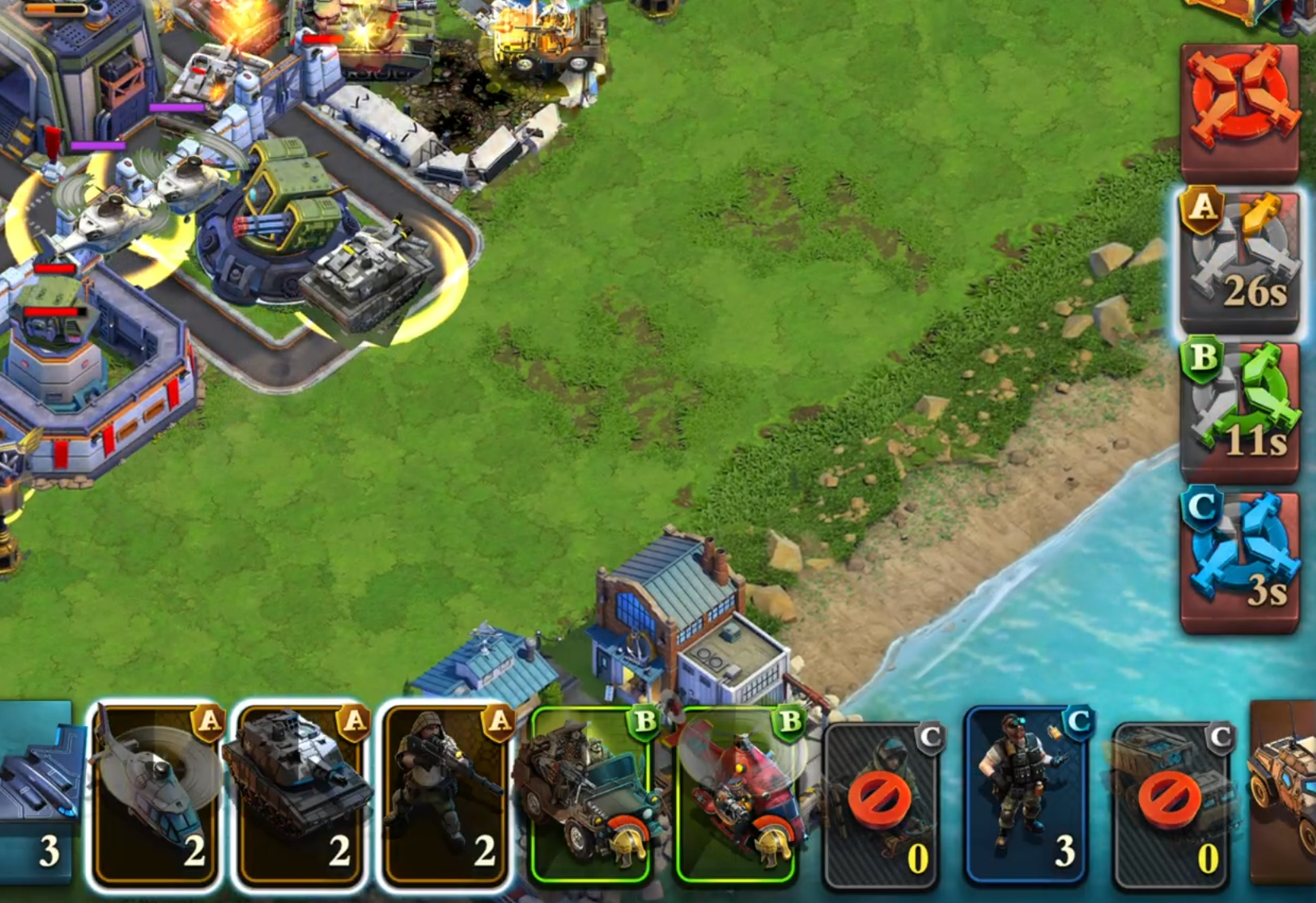Select the red gyrocopter card in group B

tap(736, 795)
